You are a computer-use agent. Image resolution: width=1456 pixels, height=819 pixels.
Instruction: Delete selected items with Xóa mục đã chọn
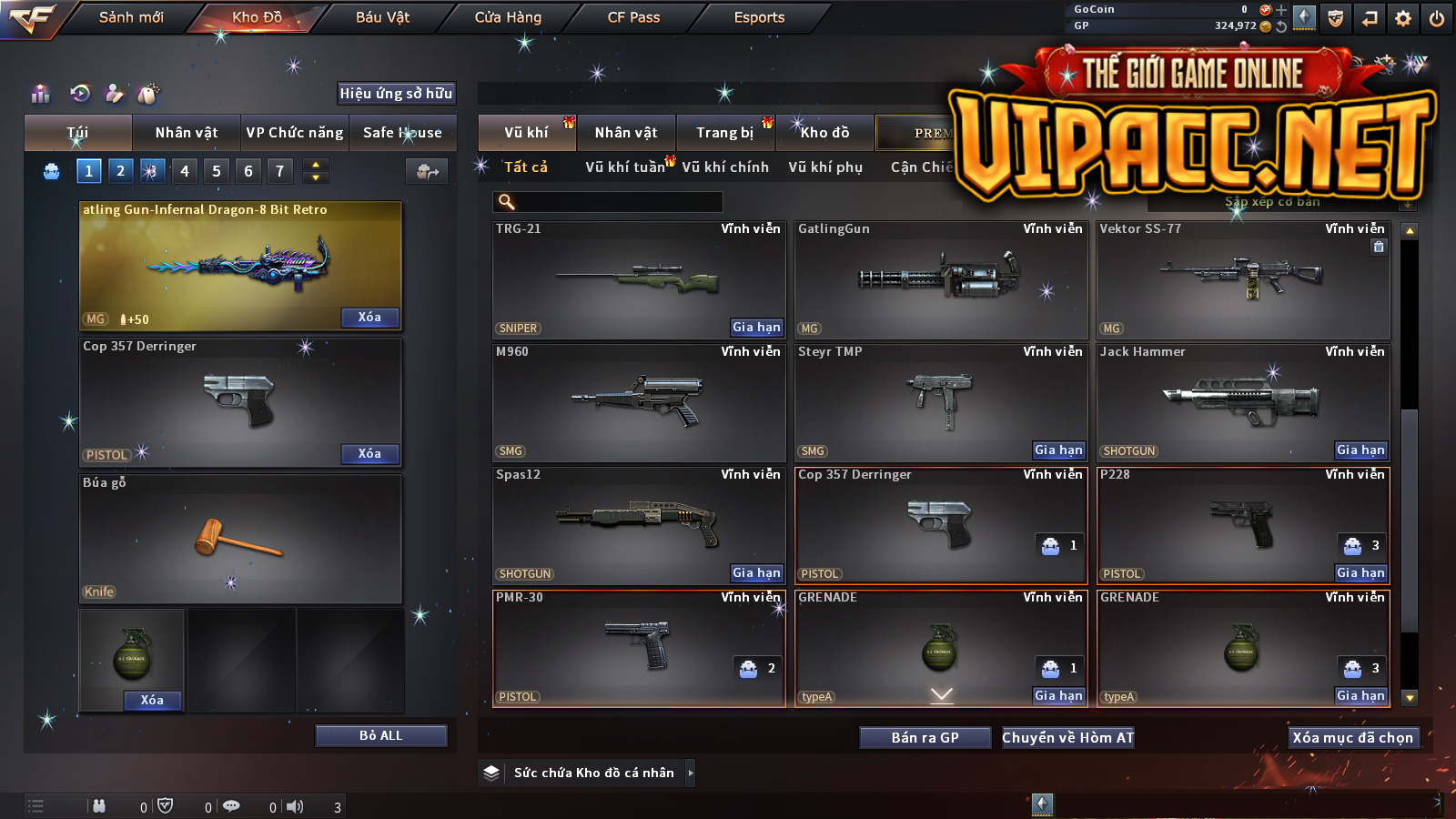pyautogui.click(x=1352, y=737)
